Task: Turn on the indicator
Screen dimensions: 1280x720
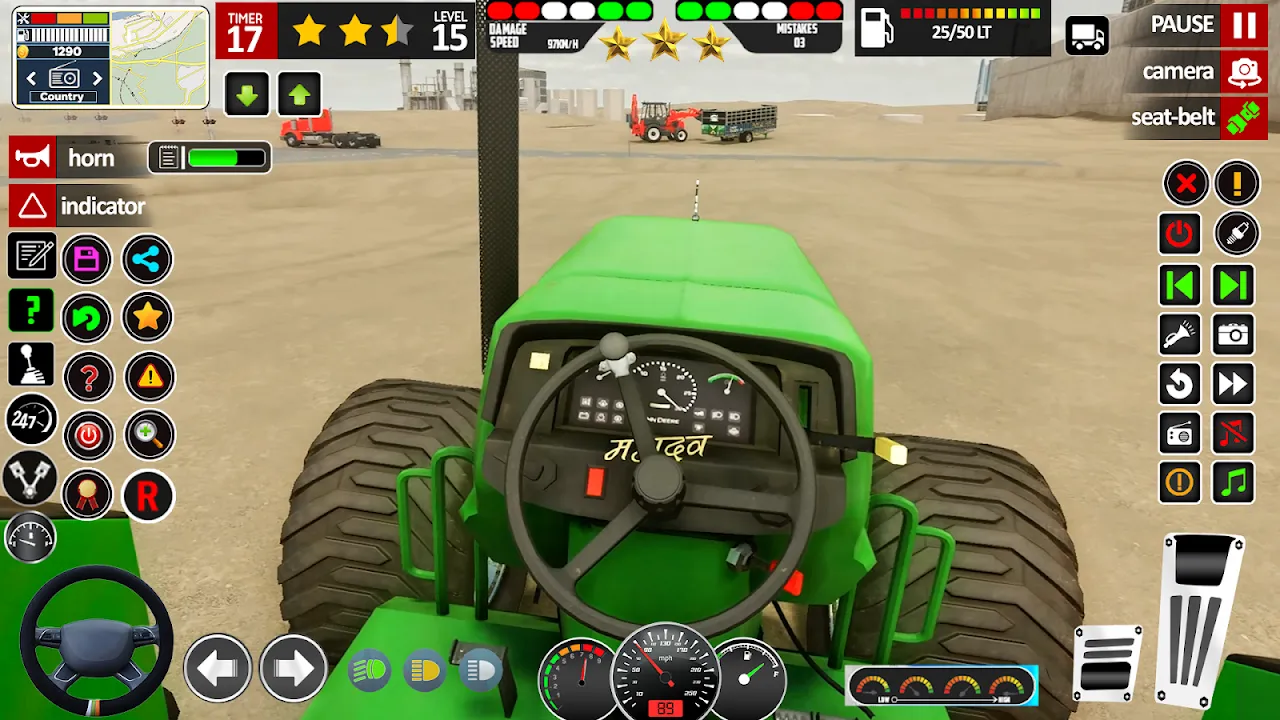Action: [x=32, y=207]
